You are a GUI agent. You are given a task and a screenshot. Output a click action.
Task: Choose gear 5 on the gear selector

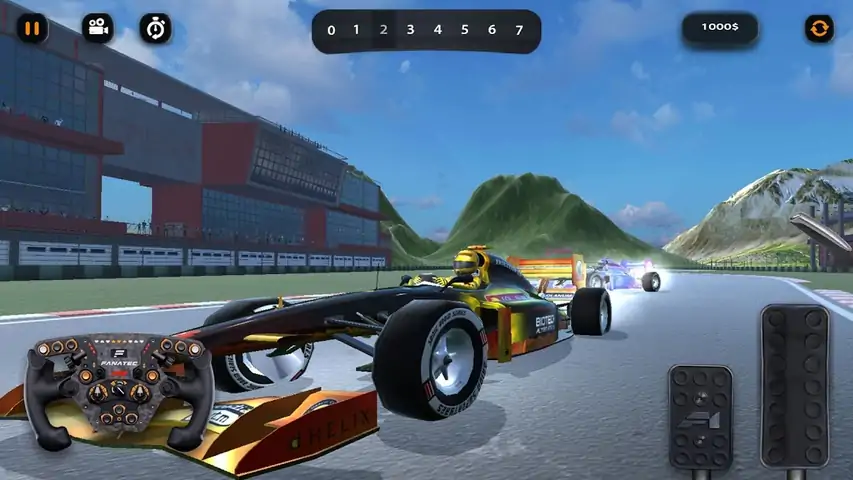pos(464,30)
